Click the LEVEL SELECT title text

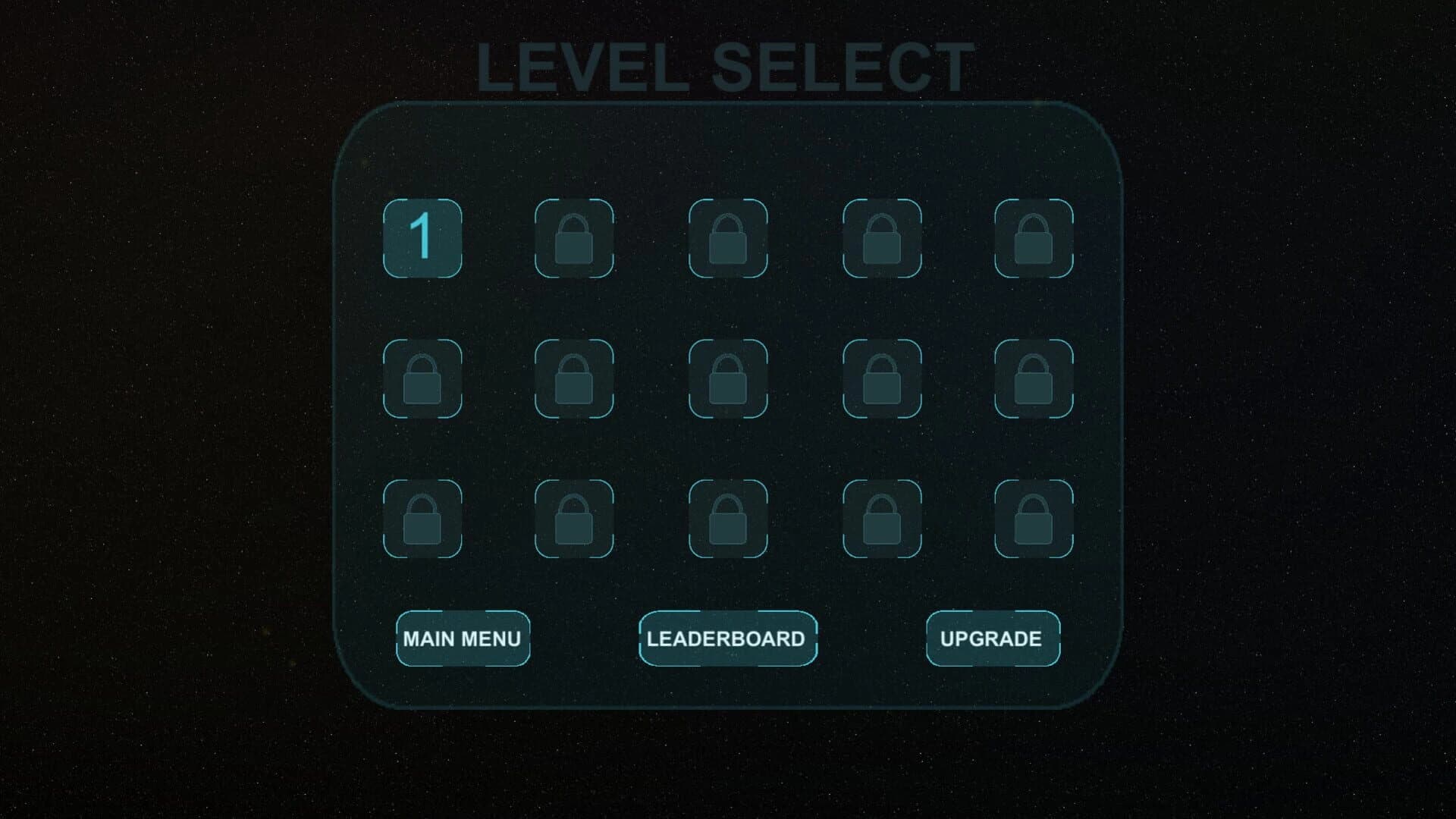[x=724, y=67]
